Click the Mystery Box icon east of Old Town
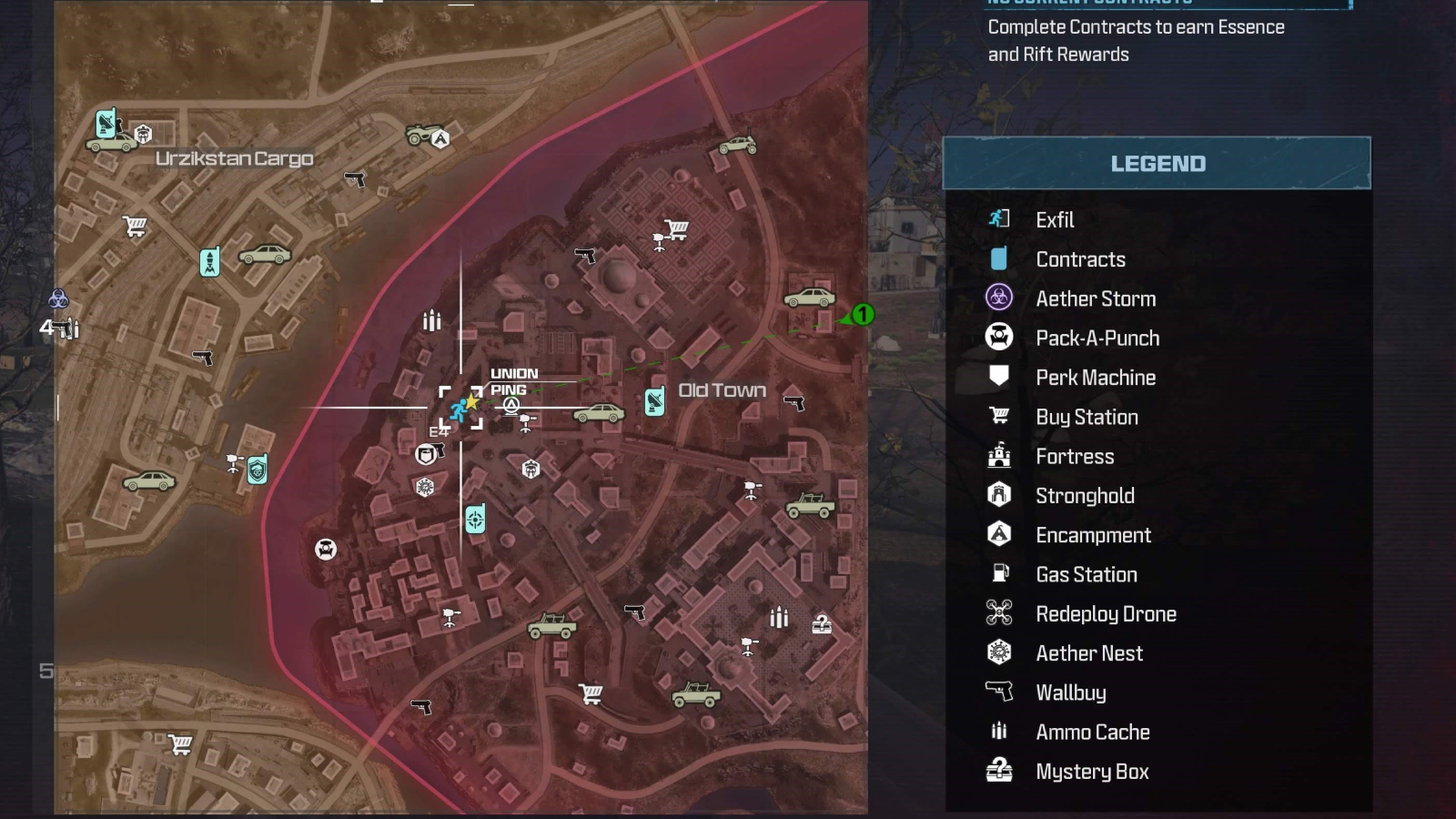 pos(824,626)
